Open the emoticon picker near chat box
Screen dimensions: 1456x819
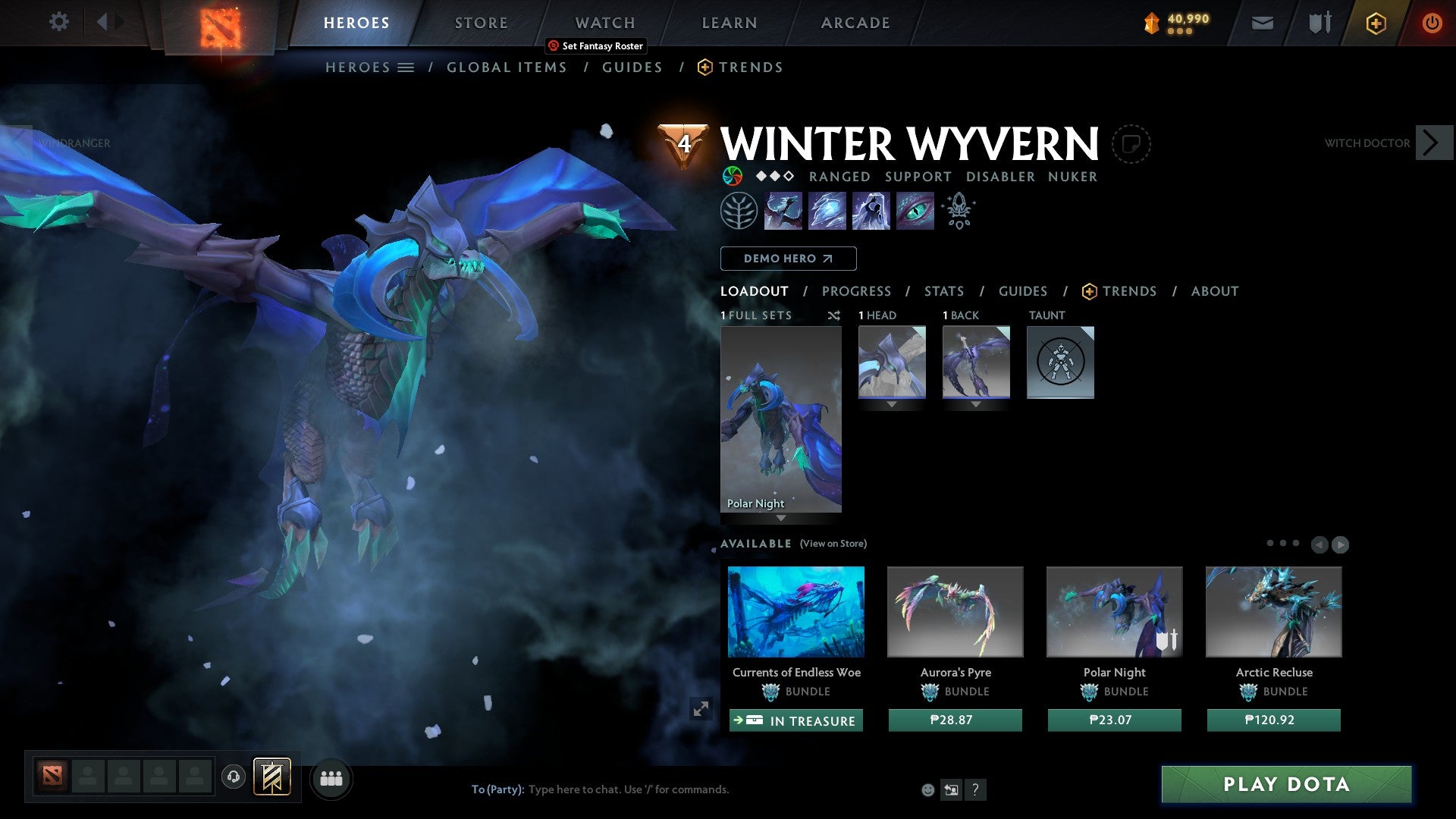click(928, 789)
